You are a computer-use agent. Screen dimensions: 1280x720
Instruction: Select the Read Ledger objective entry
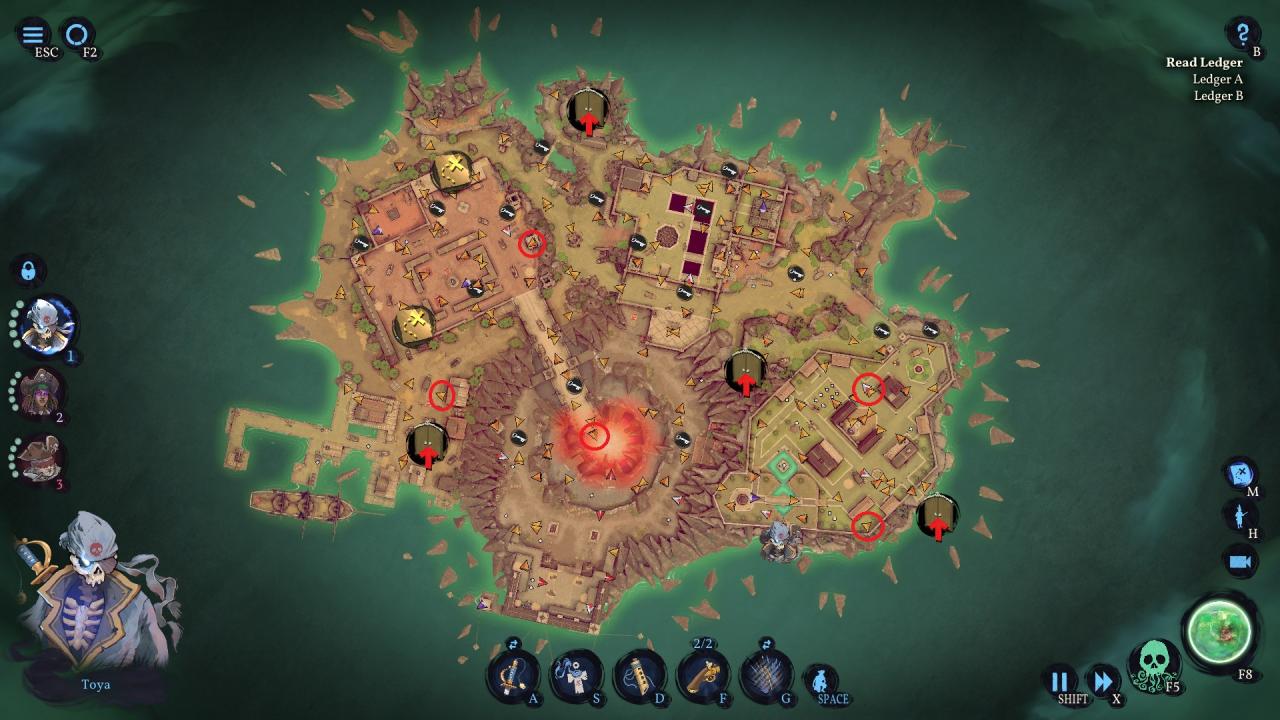click(1204, 62)
